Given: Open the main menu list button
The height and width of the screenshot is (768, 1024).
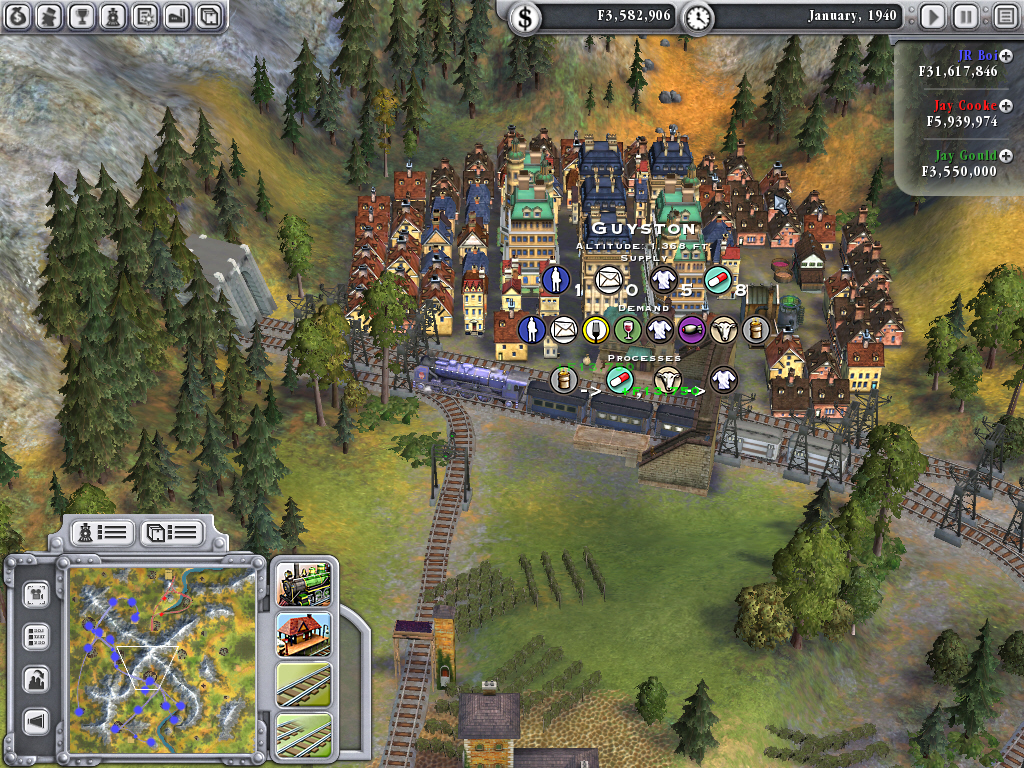Looking at the screenshot, I should click(1003, 16).
